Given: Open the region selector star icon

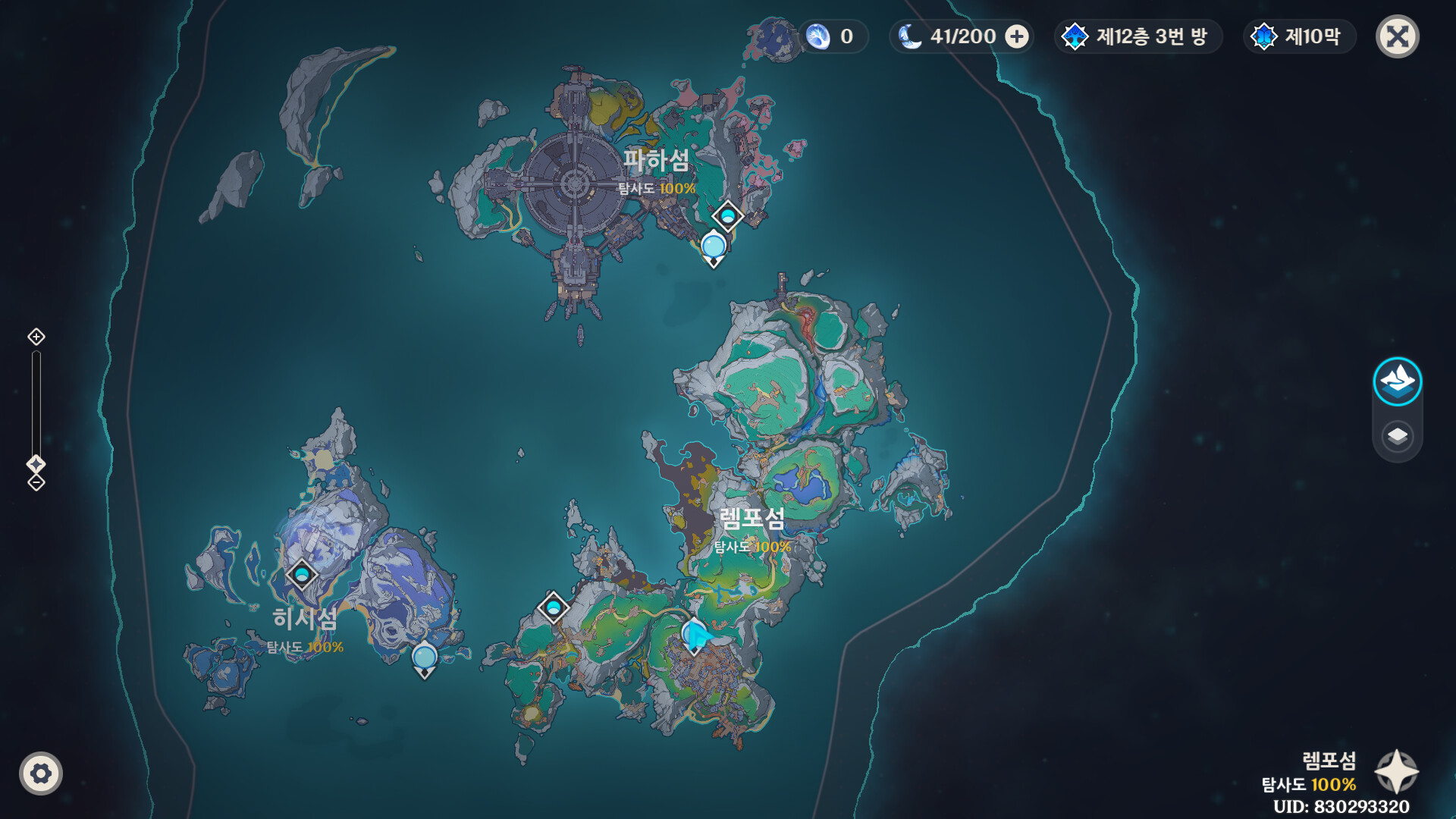Looking at the screenshot, I should (1396, 772).
